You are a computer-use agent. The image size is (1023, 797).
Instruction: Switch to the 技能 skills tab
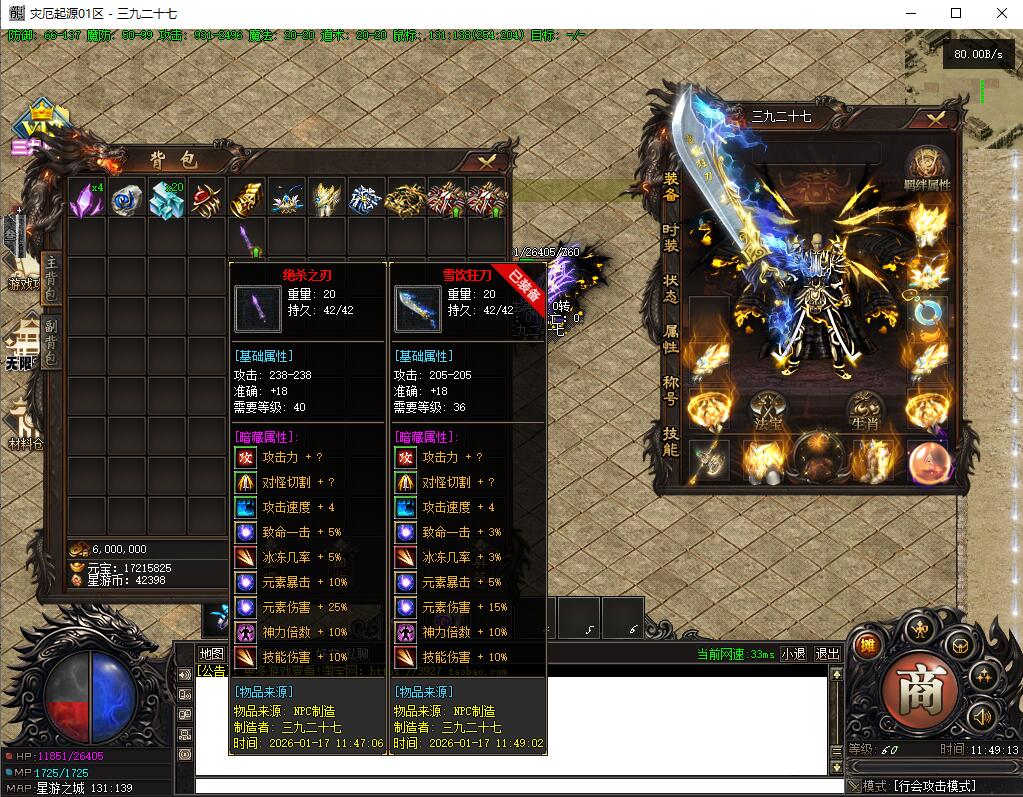[x=671, y=441]
